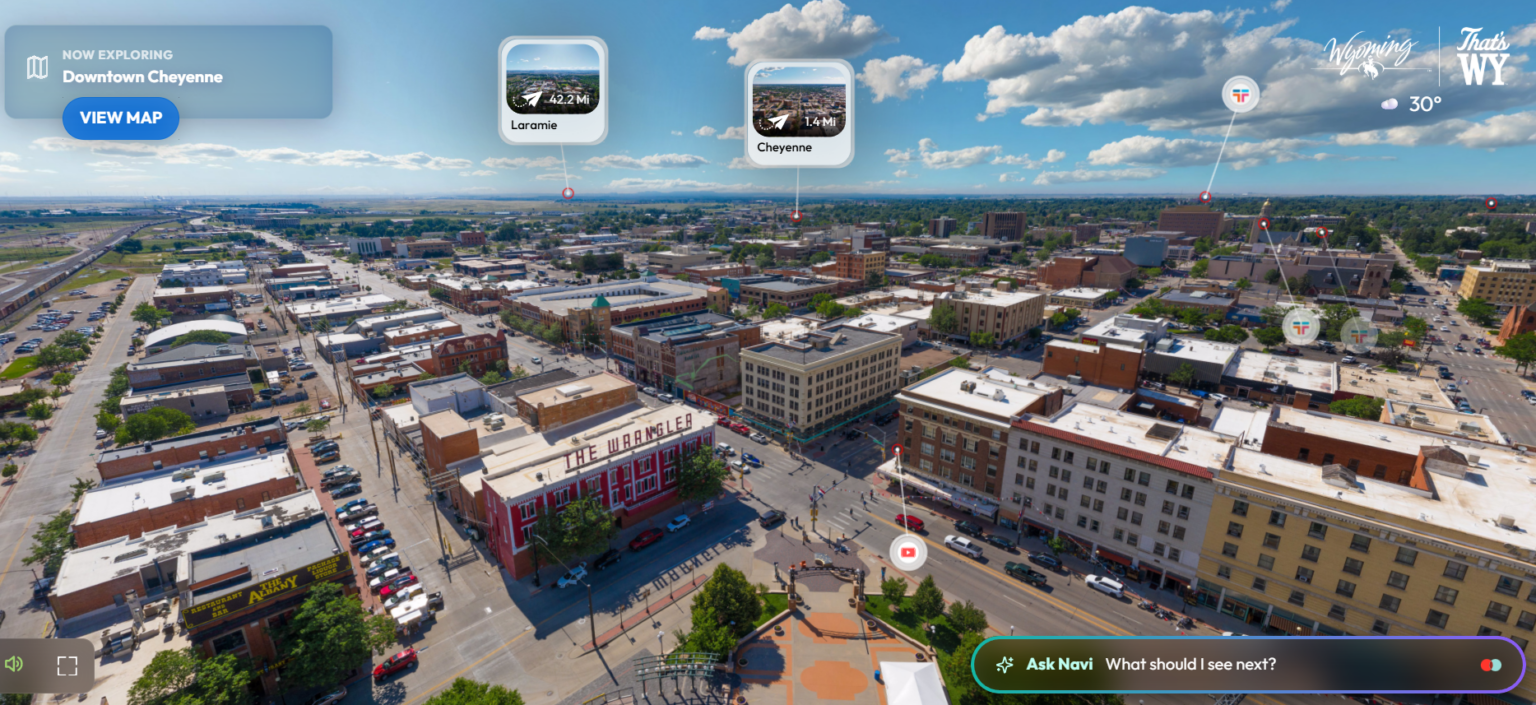The height and width of the screenshot is (705, 1536).
Task: Select the Laramie destination thumbnail
Action: click(552, 90)
